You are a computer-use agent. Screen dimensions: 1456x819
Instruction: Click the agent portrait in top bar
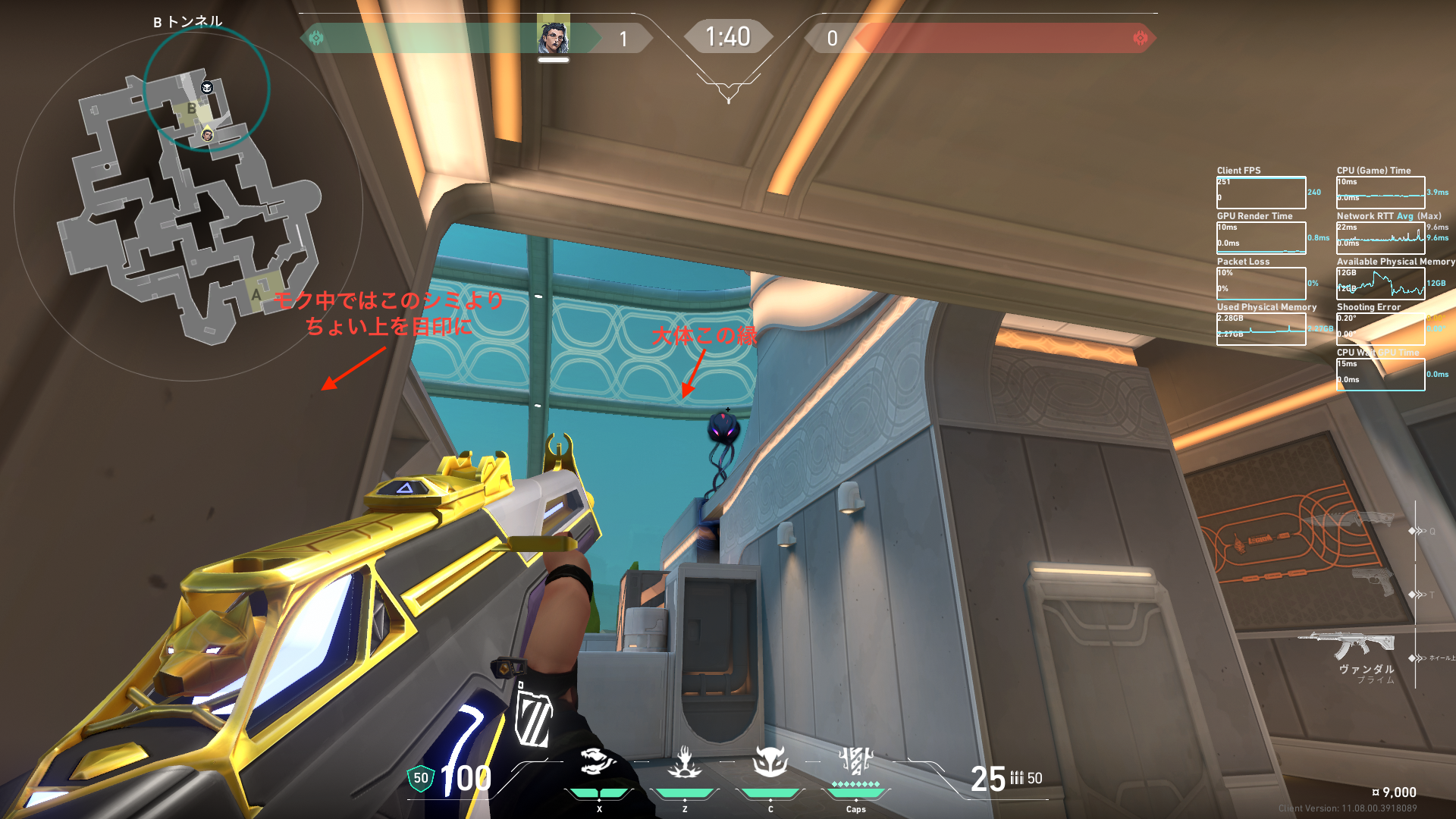tap(554, 36)
